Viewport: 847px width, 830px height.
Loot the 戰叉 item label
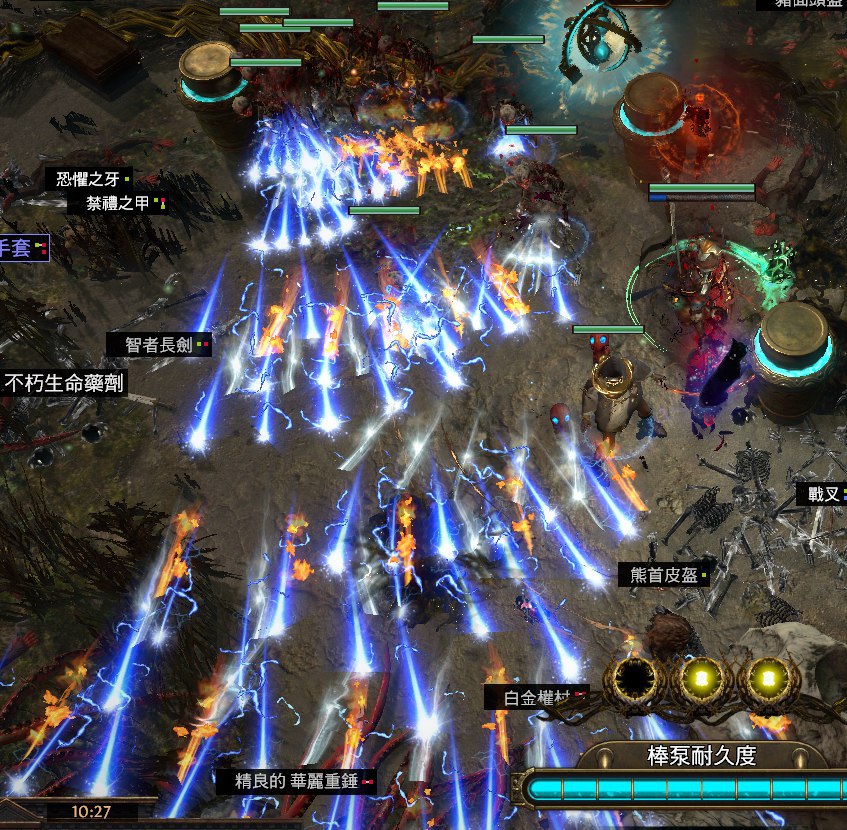click(818, 494)
